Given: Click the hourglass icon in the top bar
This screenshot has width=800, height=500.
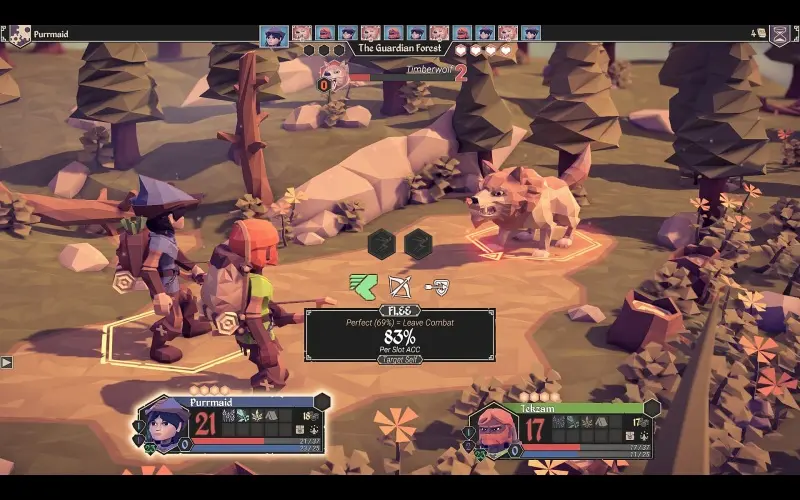Looking at the screenshot, I should [x=779, y=34].
